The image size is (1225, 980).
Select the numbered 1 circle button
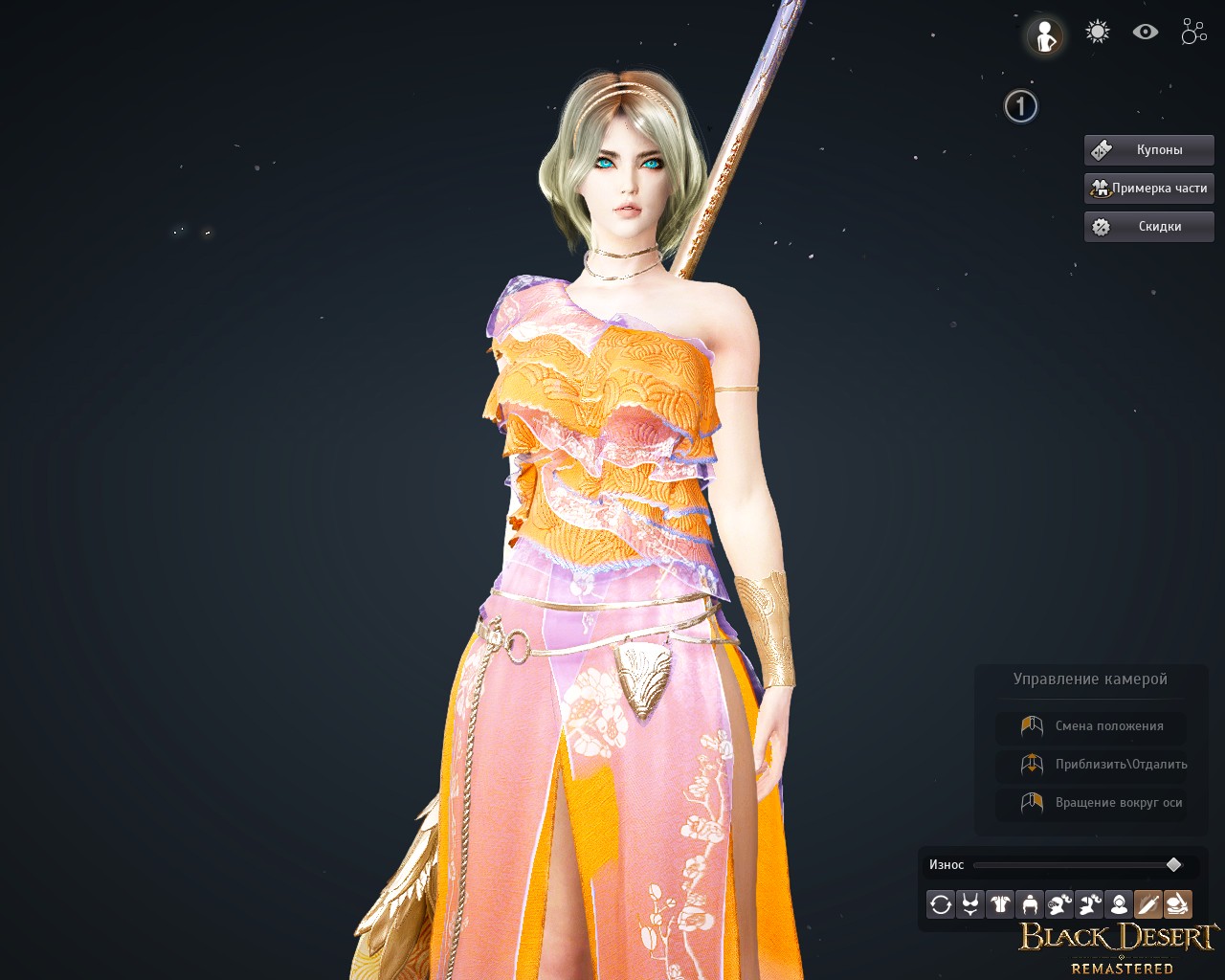point(1021,106)
